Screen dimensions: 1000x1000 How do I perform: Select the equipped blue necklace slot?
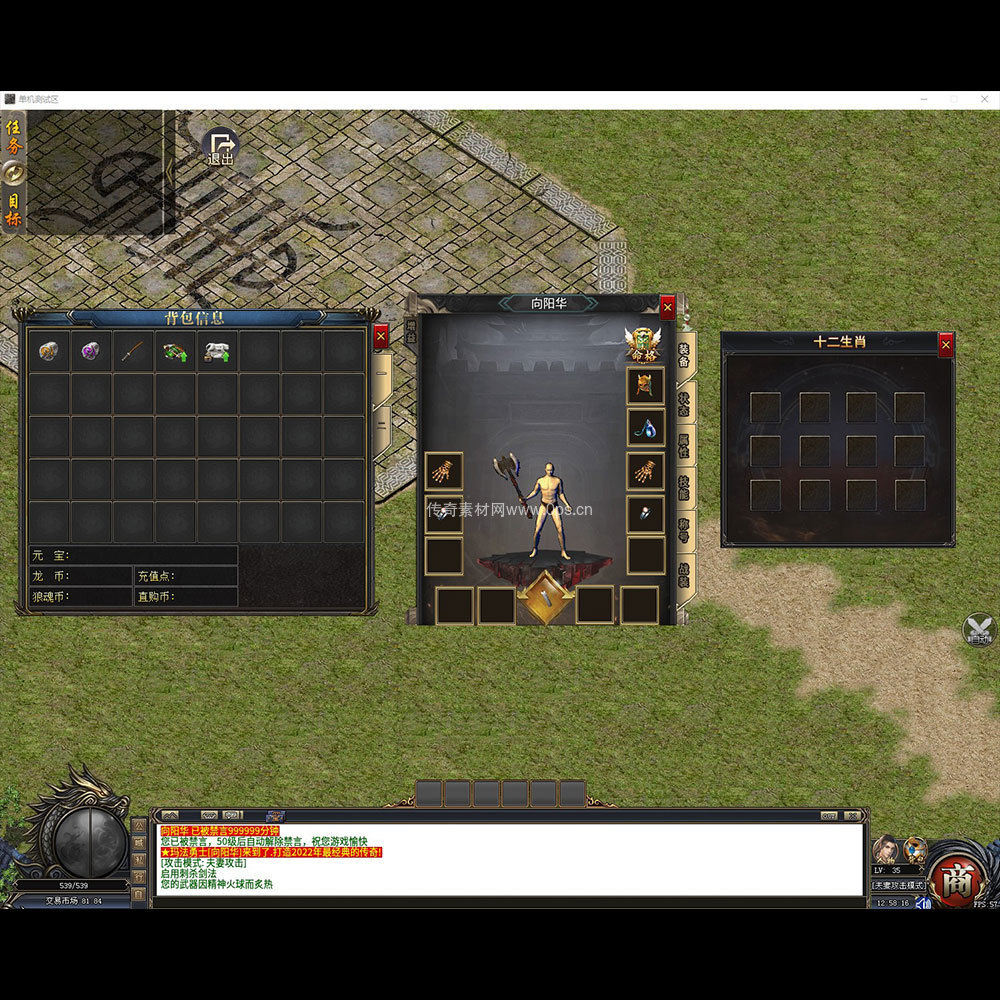click(645, 428)
